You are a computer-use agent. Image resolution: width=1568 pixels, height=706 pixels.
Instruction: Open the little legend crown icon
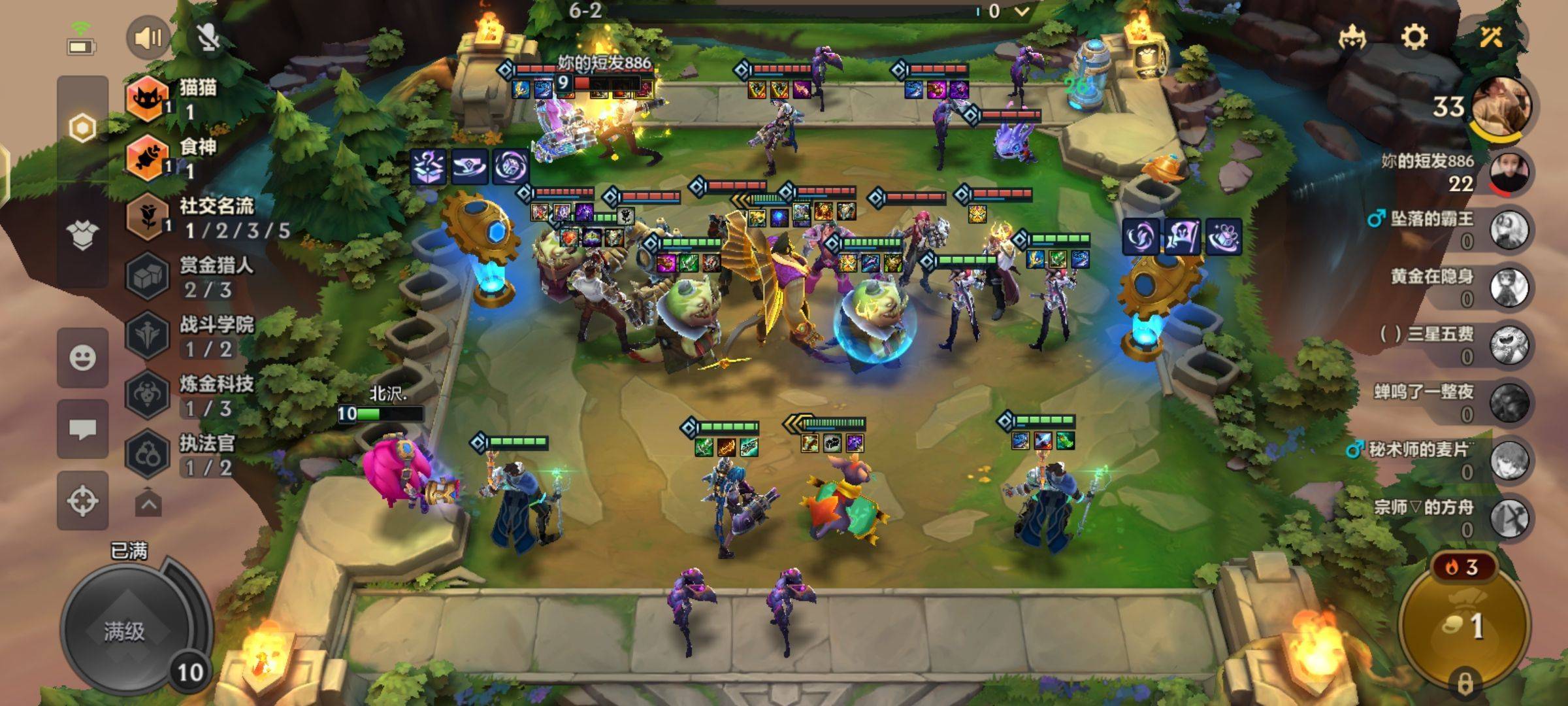point(1352,37)
